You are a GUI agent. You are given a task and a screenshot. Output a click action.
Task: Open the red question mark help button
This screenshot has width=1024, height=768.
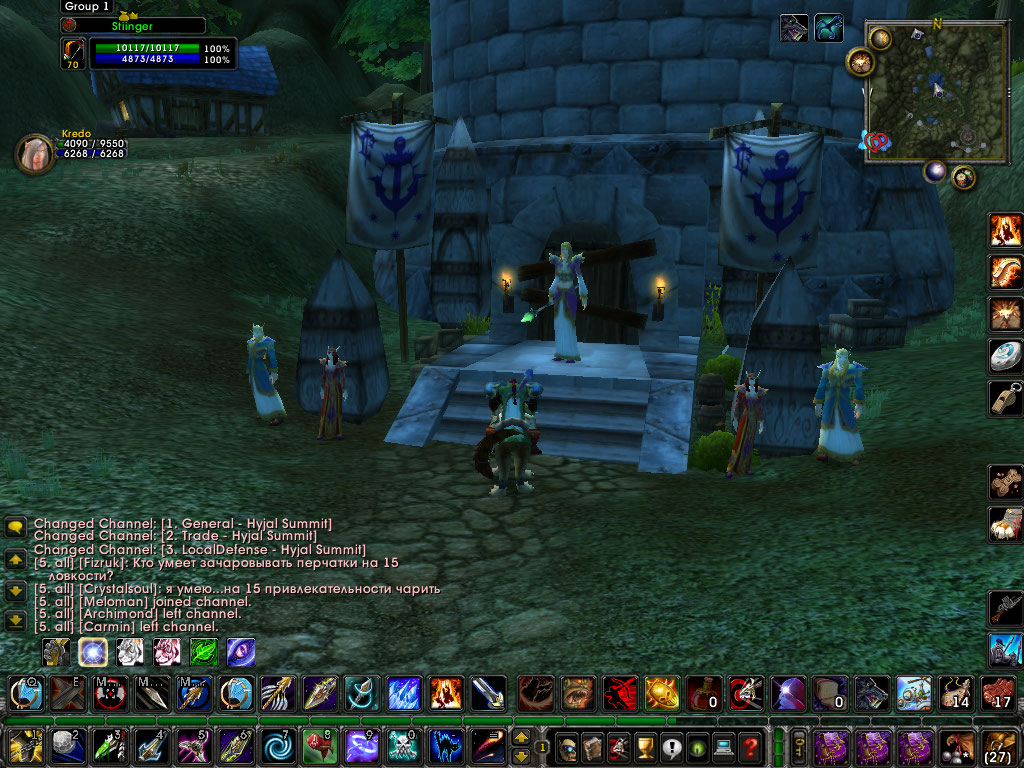[x=749, y=746]
